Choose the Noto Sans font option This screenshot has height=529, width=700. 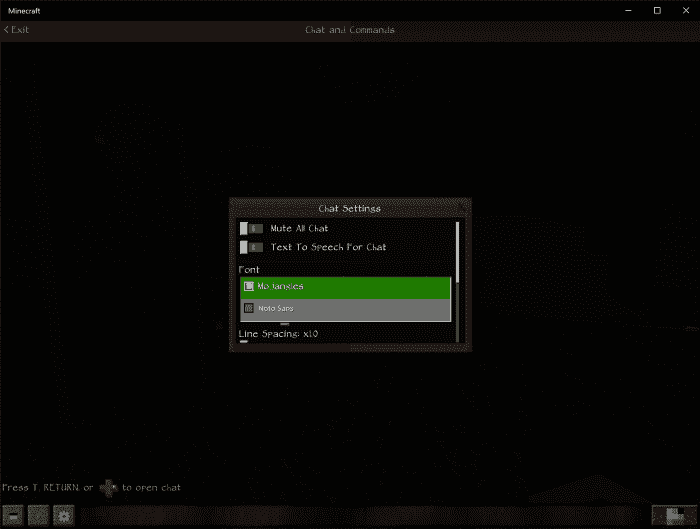[345, 308]
